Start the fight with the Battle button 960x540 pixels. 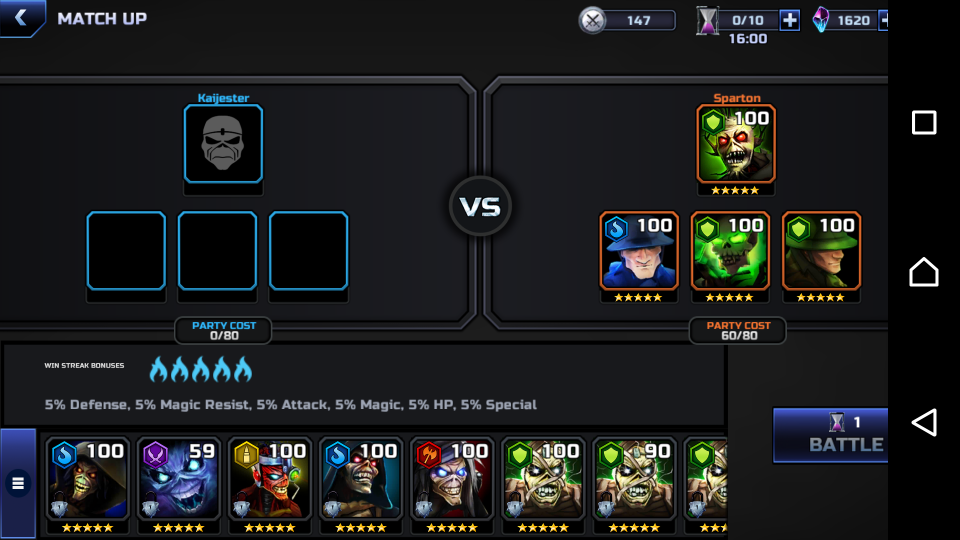click(830, 434)
